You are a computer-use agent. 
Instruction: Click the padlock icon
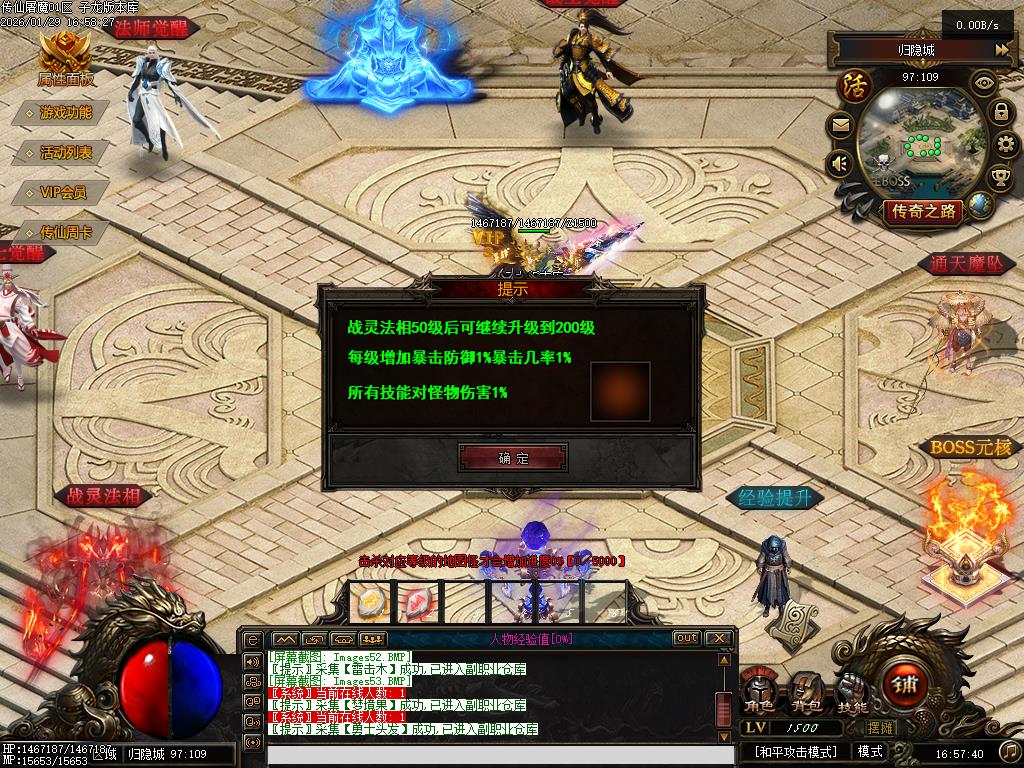tap(1001, 112)
